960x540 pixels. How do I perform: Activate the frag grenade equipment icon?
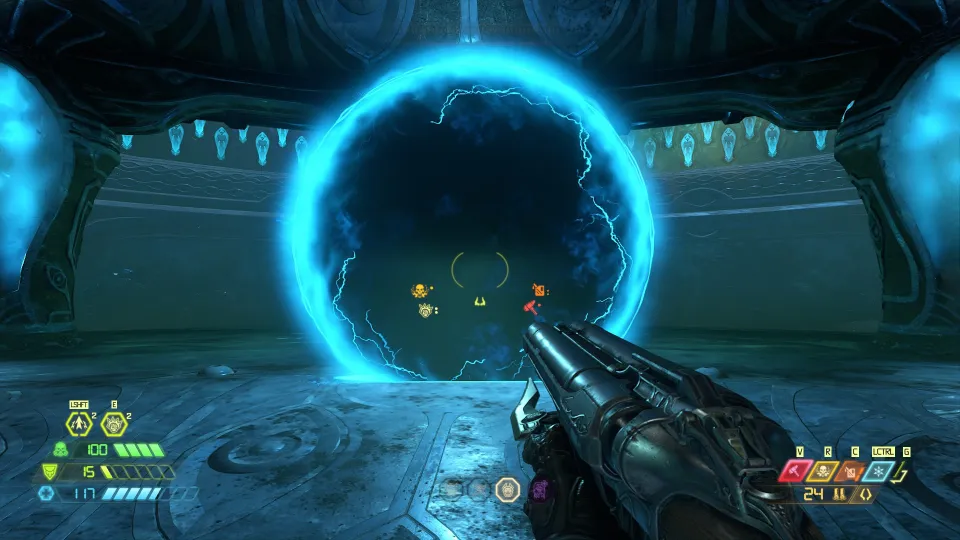(112, 424)
